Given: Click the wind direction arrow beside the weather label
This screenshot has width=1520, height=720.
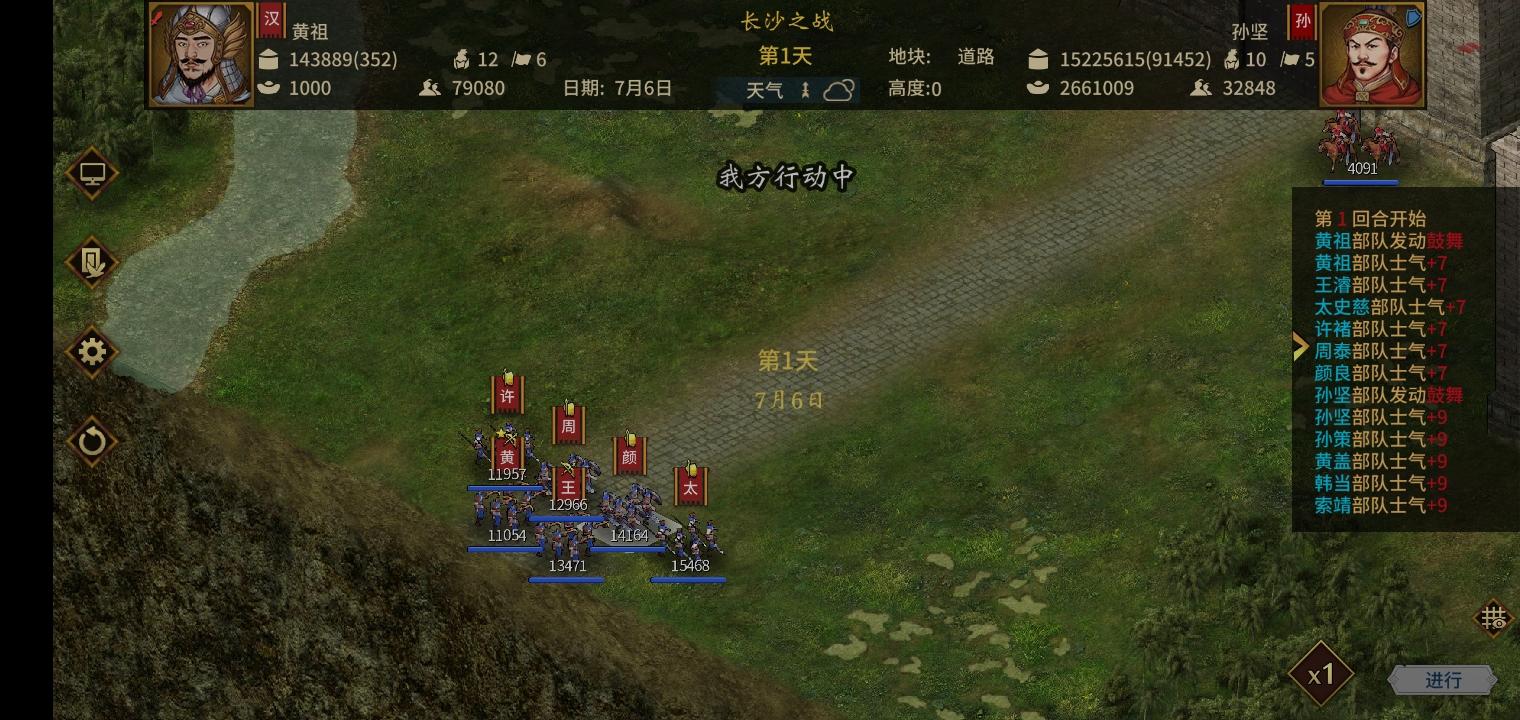Looking at the screenshot, I should [806, 90].
